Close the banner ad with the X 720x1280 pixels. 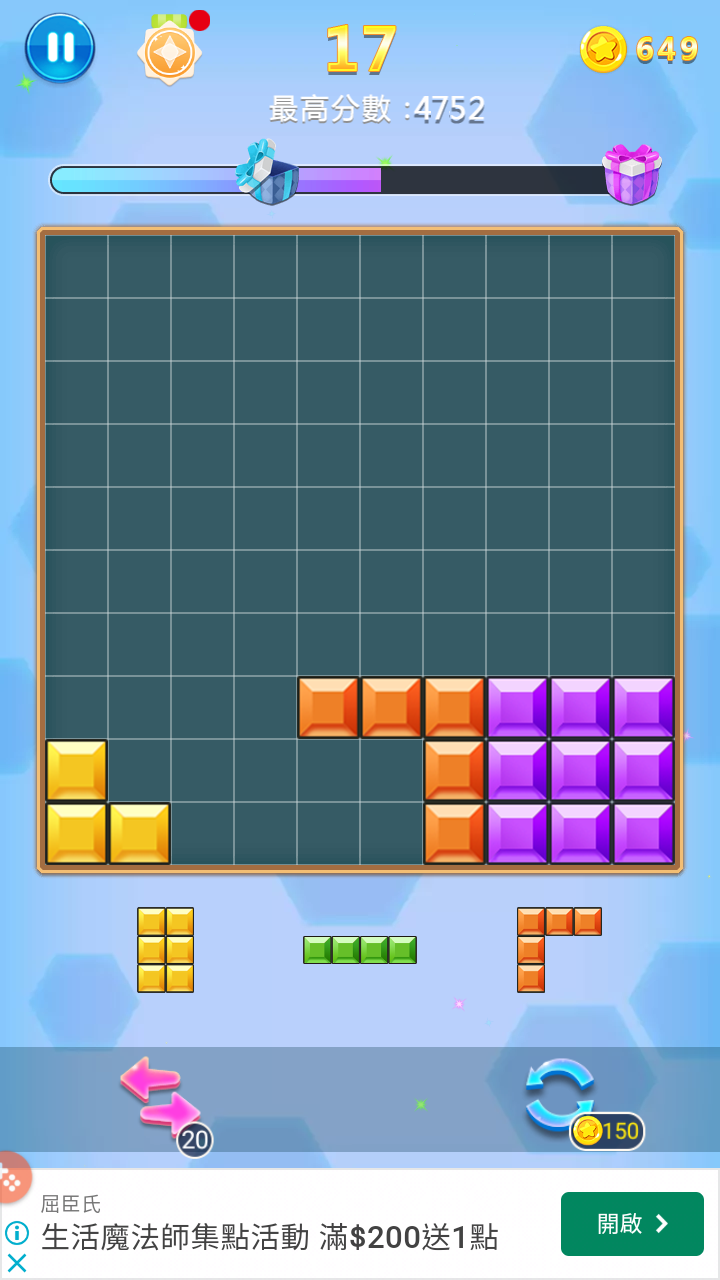(x=17, y=1263)
